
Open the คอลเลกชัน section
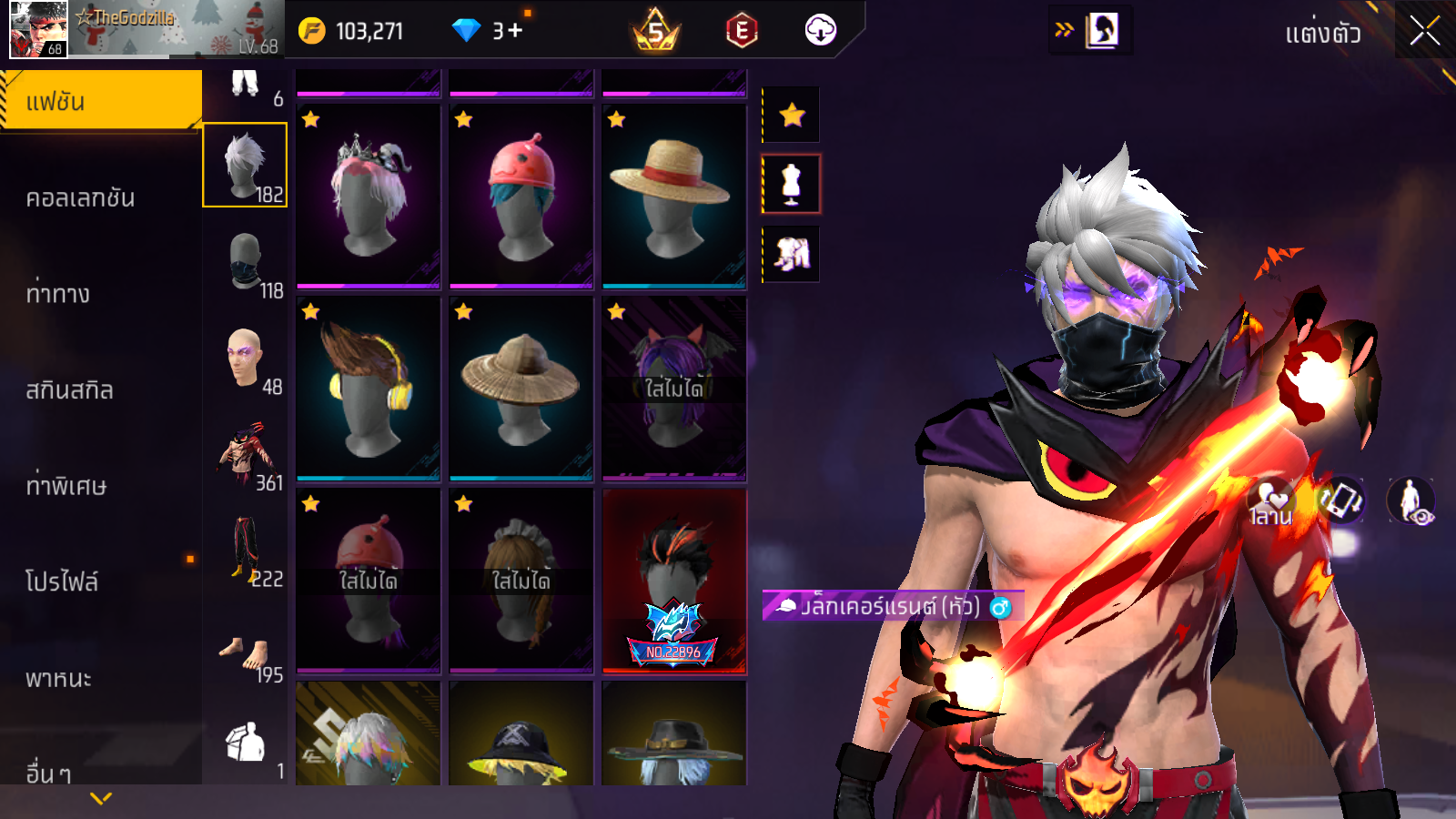click(x=80, y=197)
